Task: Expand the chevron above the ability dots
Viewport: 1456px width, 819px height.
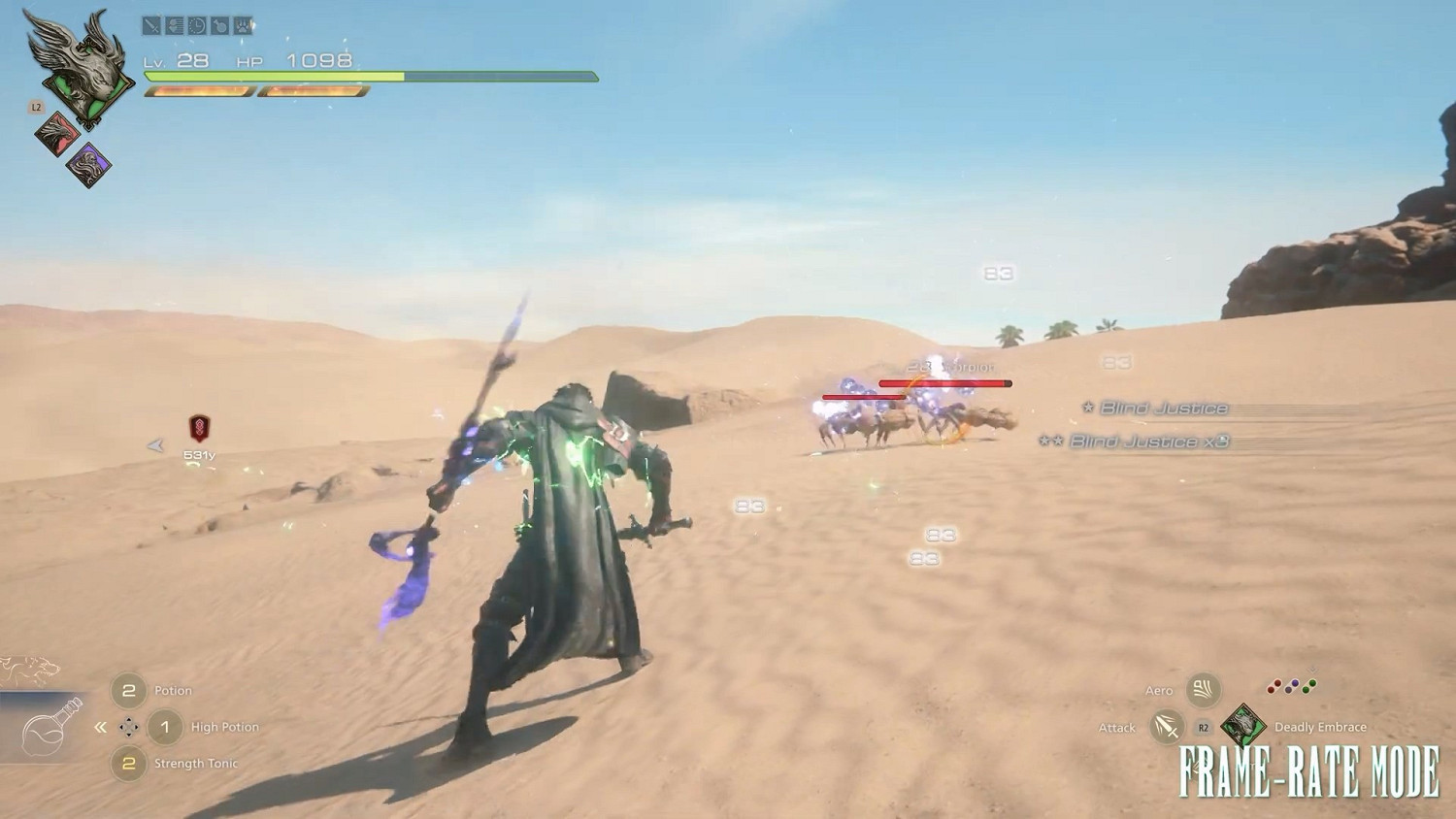Action: 1311,672
